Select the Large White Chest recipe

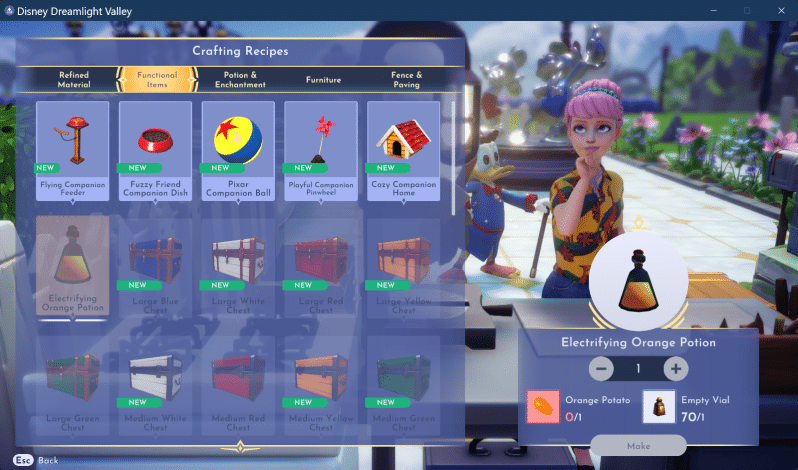click(238, 263)
